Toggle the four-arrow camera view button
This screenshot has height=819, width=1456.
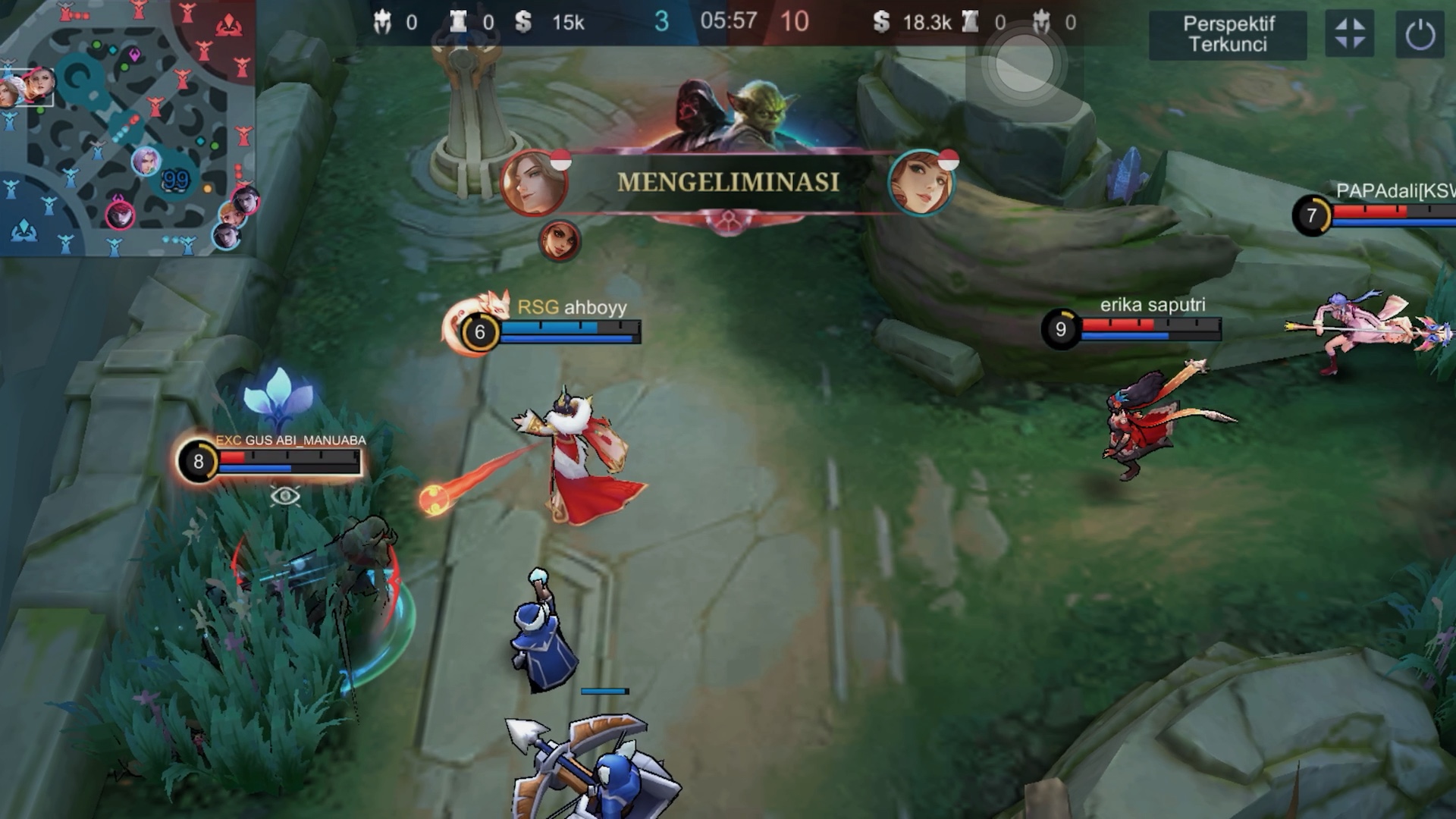click(x=1349, y=34)
